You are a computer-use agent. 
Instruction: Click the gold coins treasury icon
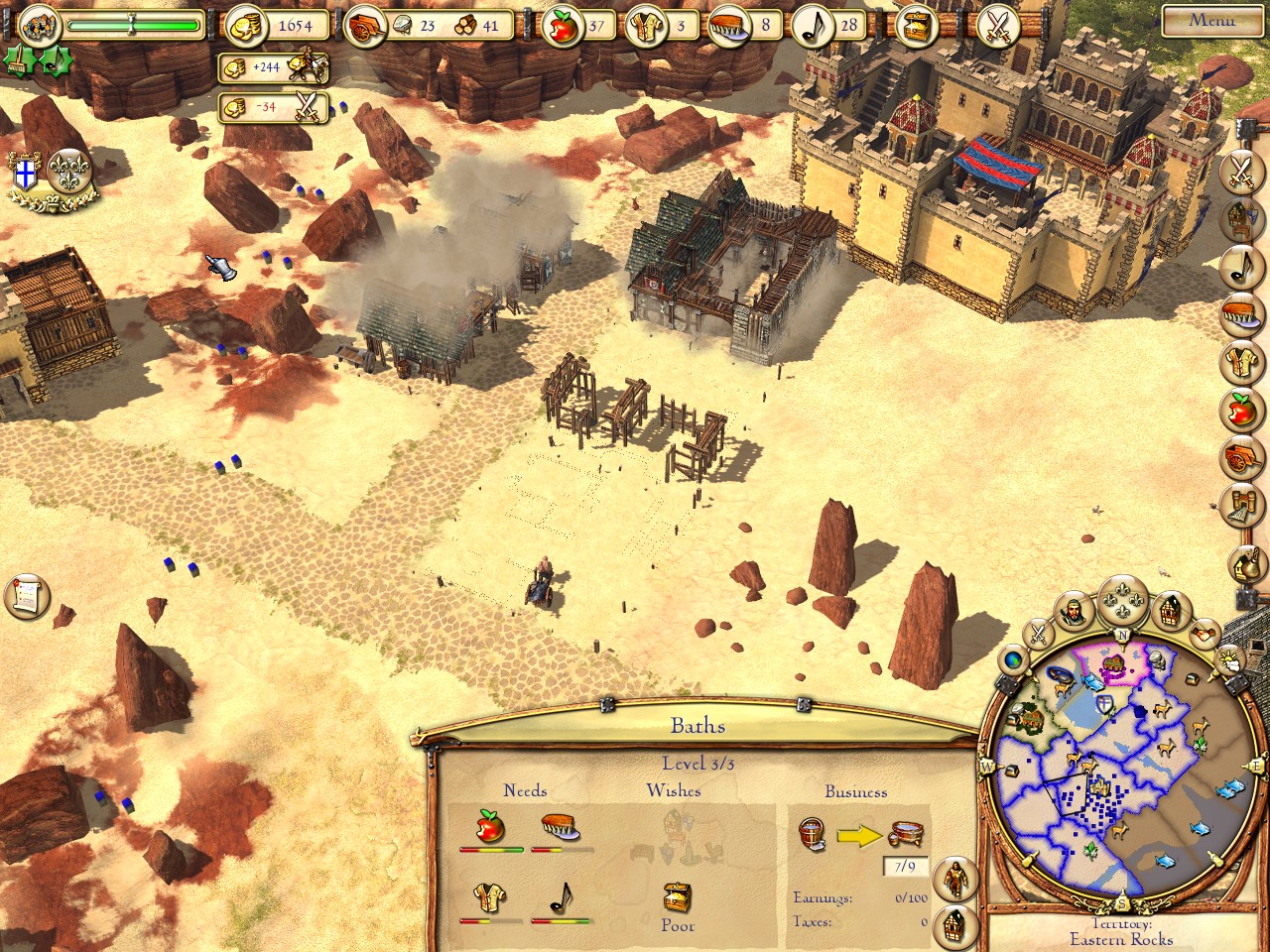point(245,27)
